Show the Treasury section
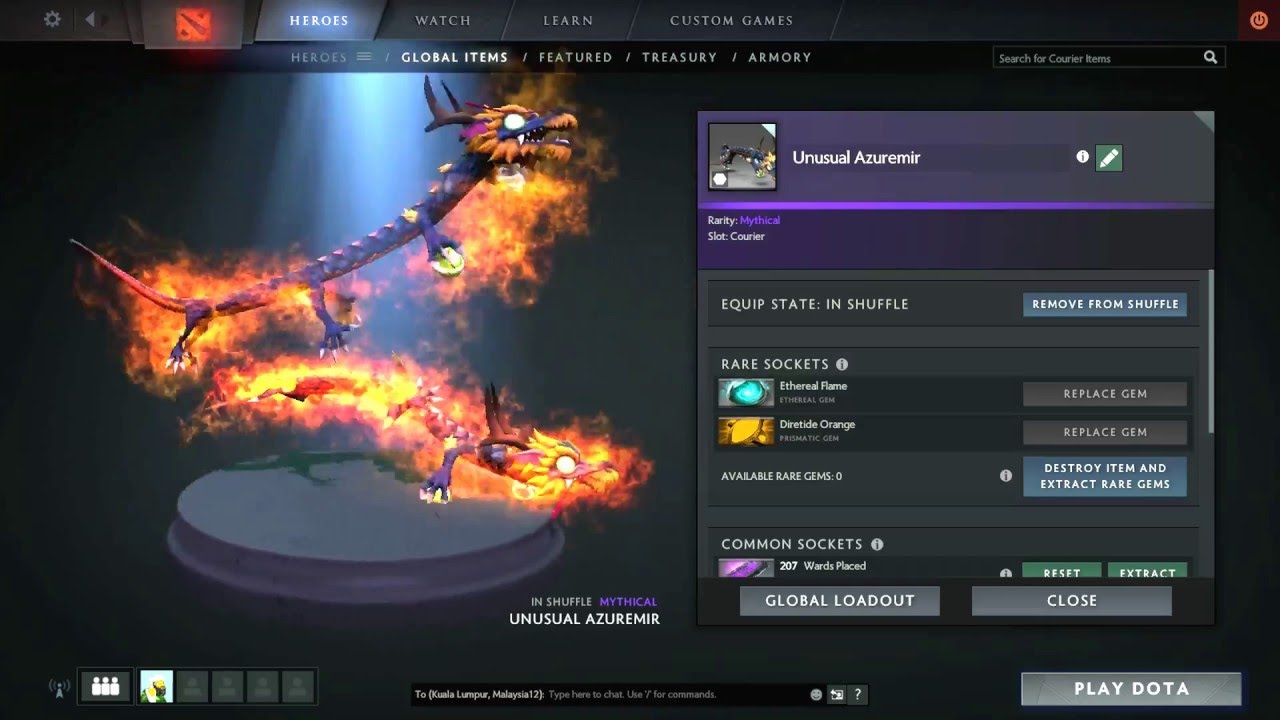The width and height of the screenshot is (1280, 720). point(679,58)
